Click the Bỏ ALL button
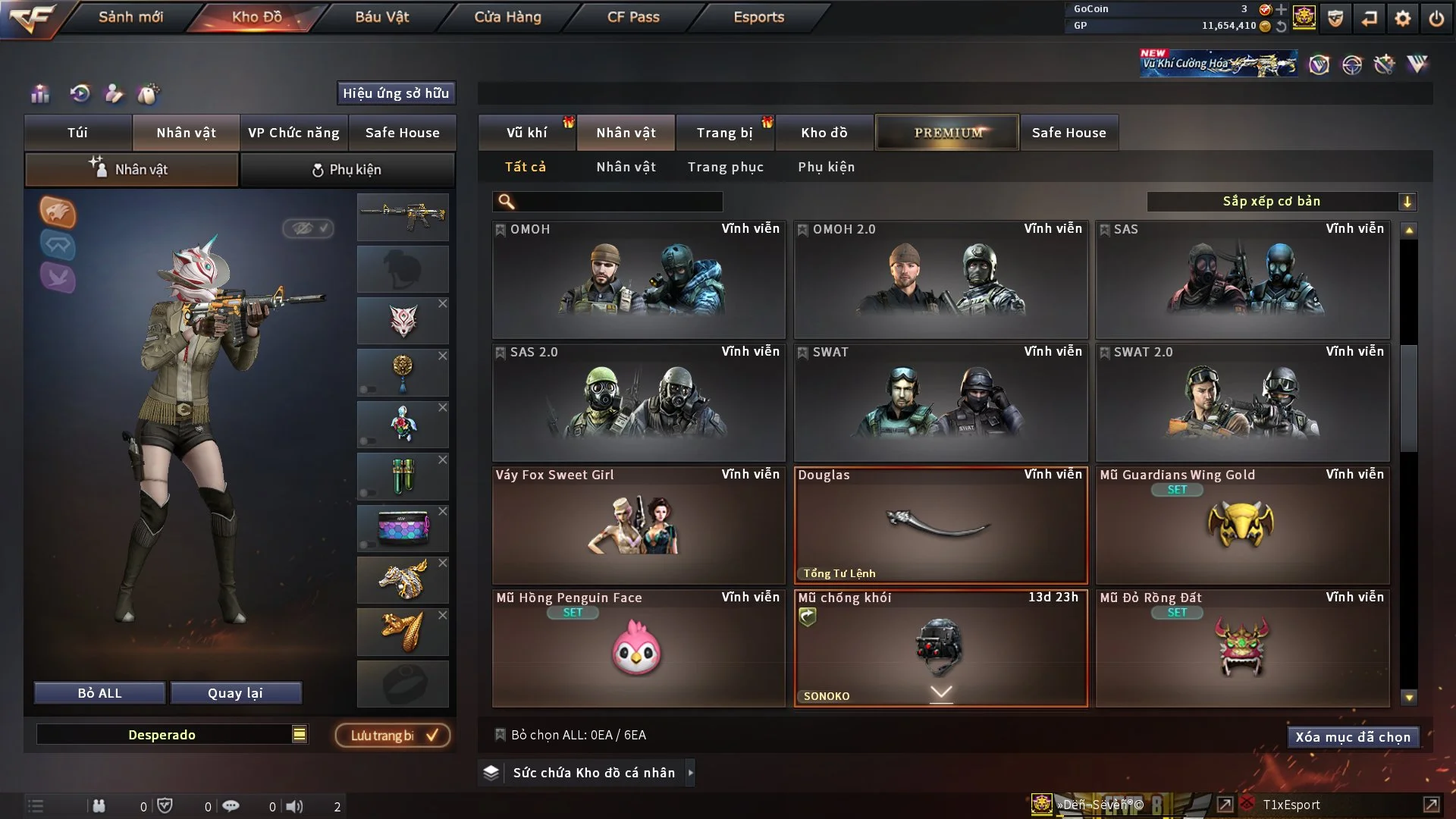Image resolution: width=1456 pixels, height=819 pixels. click(99, 693)
